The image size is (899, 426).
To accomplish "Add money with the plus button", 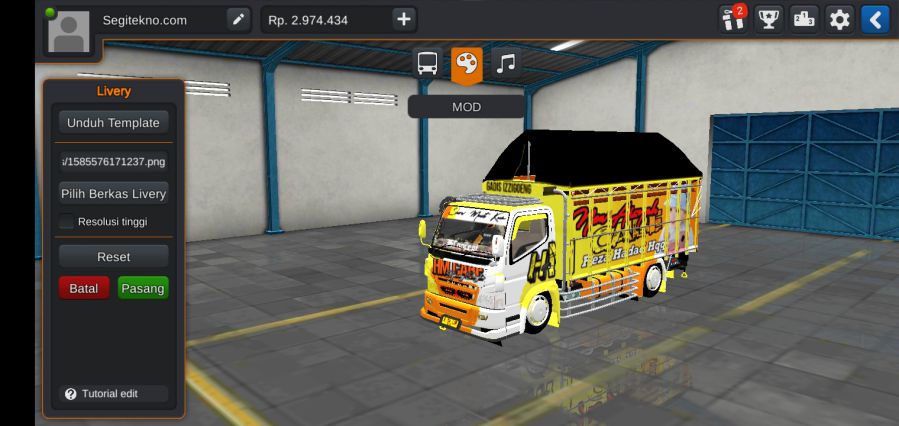I will coord(403,19).
